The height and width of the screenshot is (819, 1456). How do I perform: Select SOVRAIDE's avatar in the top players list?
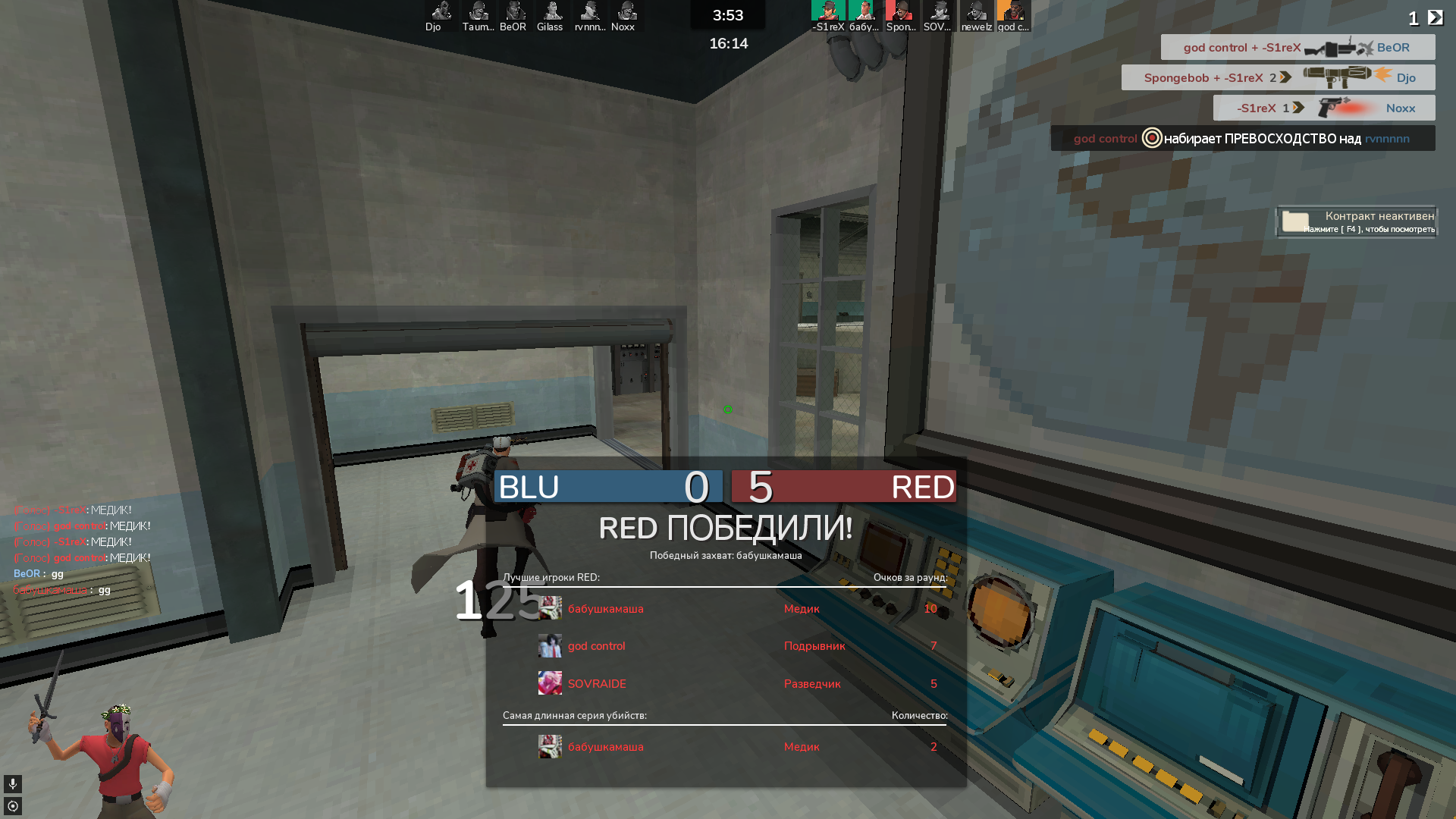550,683
